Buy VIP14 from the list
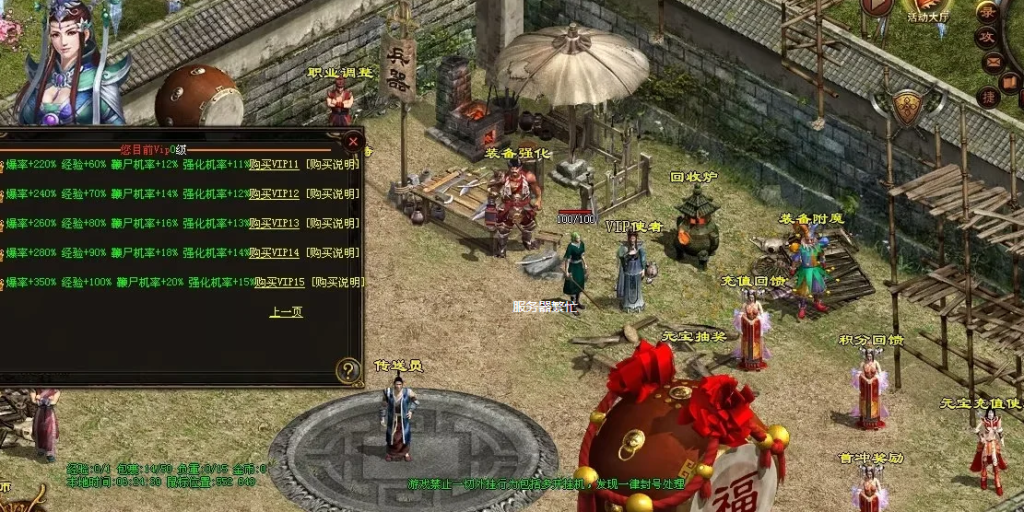Screen dimensions: 1024x512 click(274, 253)
